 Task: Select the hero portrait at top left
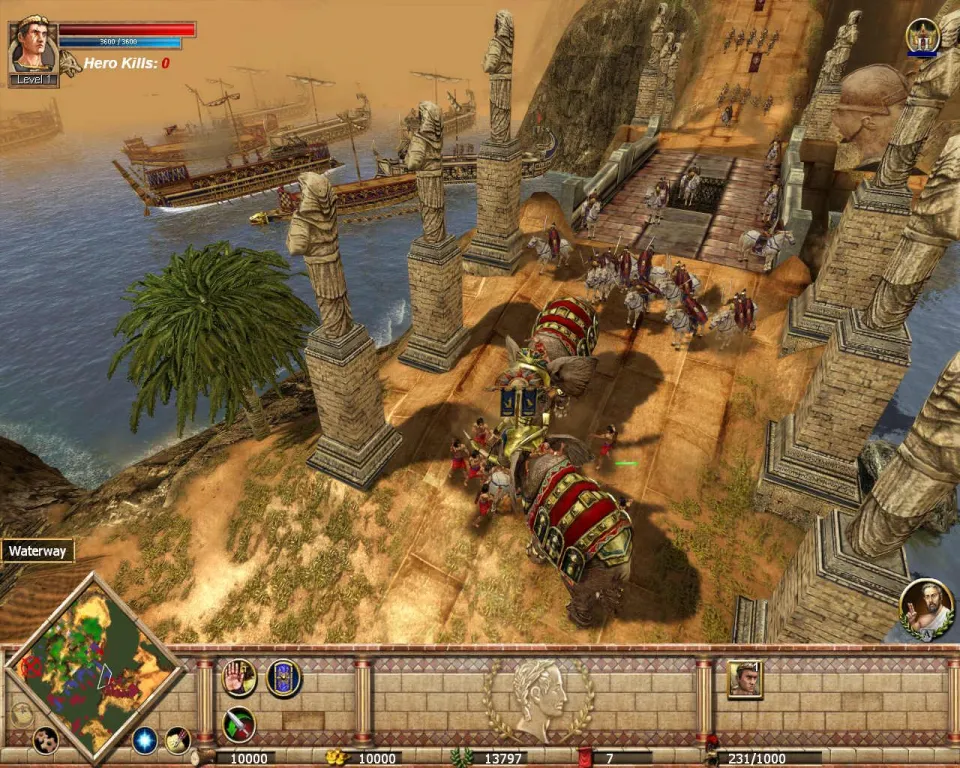tap(32, 46)
